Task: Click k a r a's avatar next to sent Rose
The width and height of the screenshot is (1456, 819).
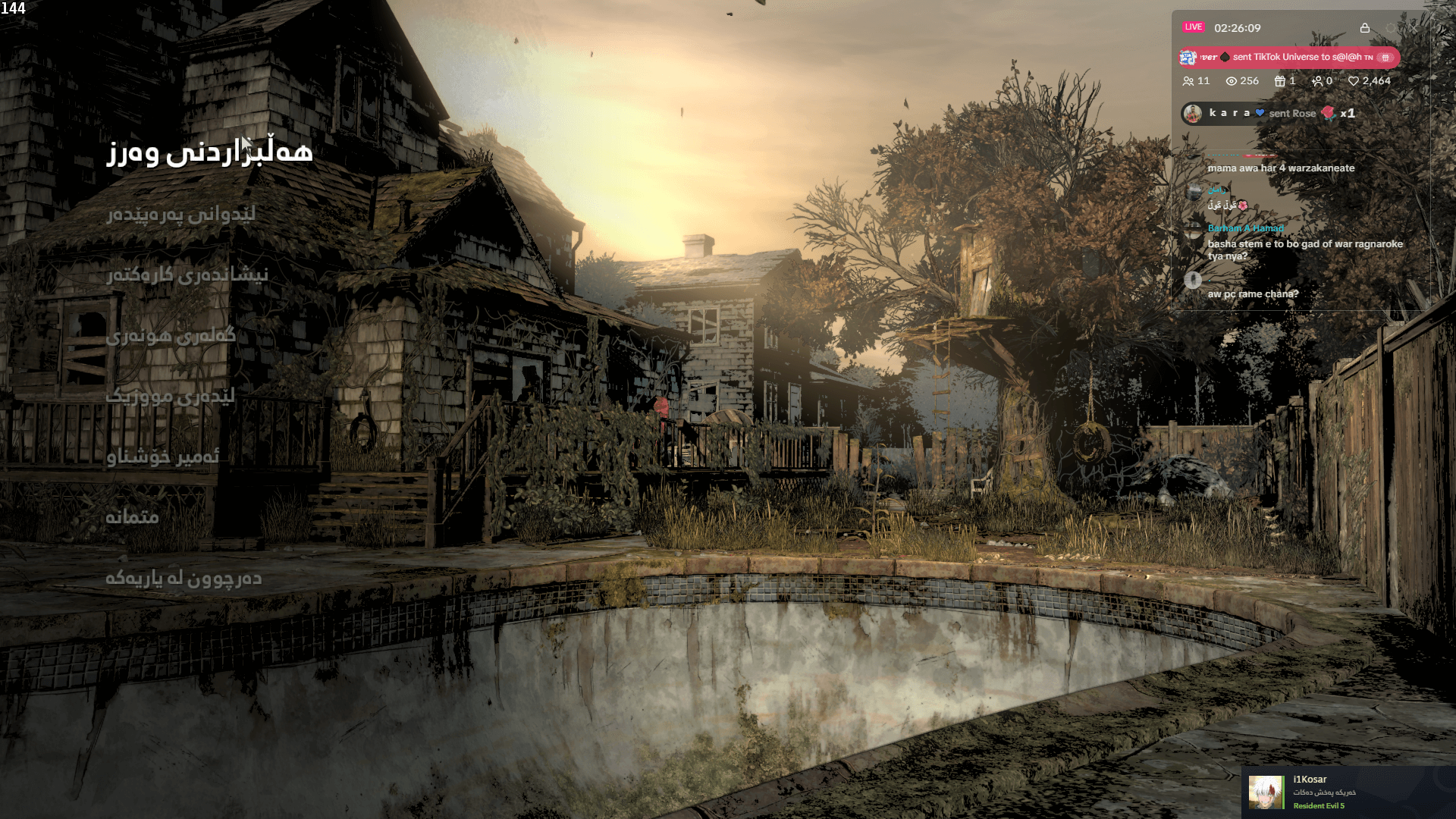Action: pos(1193,114)
